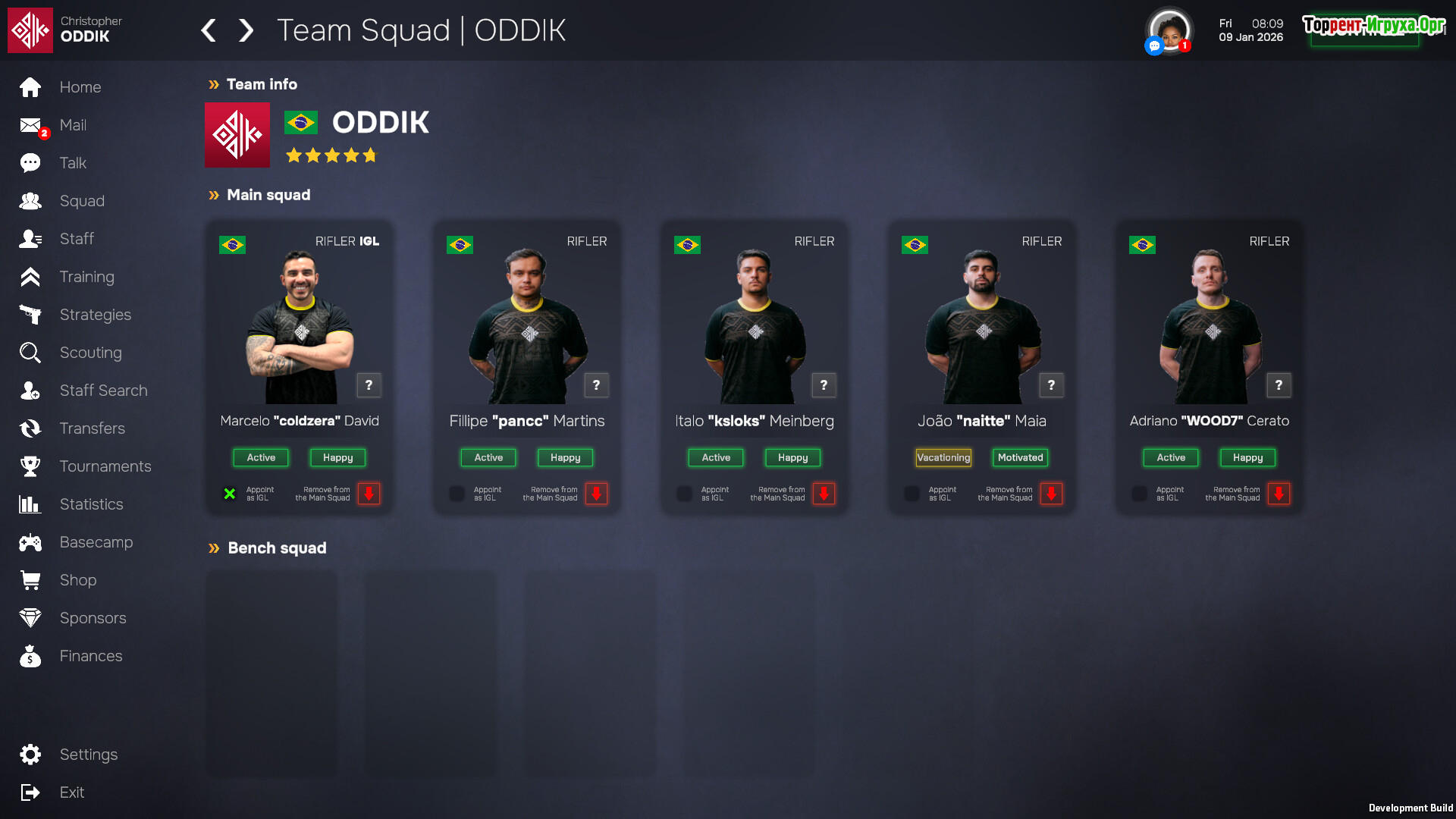Appoint naitte as IGL

912,494
